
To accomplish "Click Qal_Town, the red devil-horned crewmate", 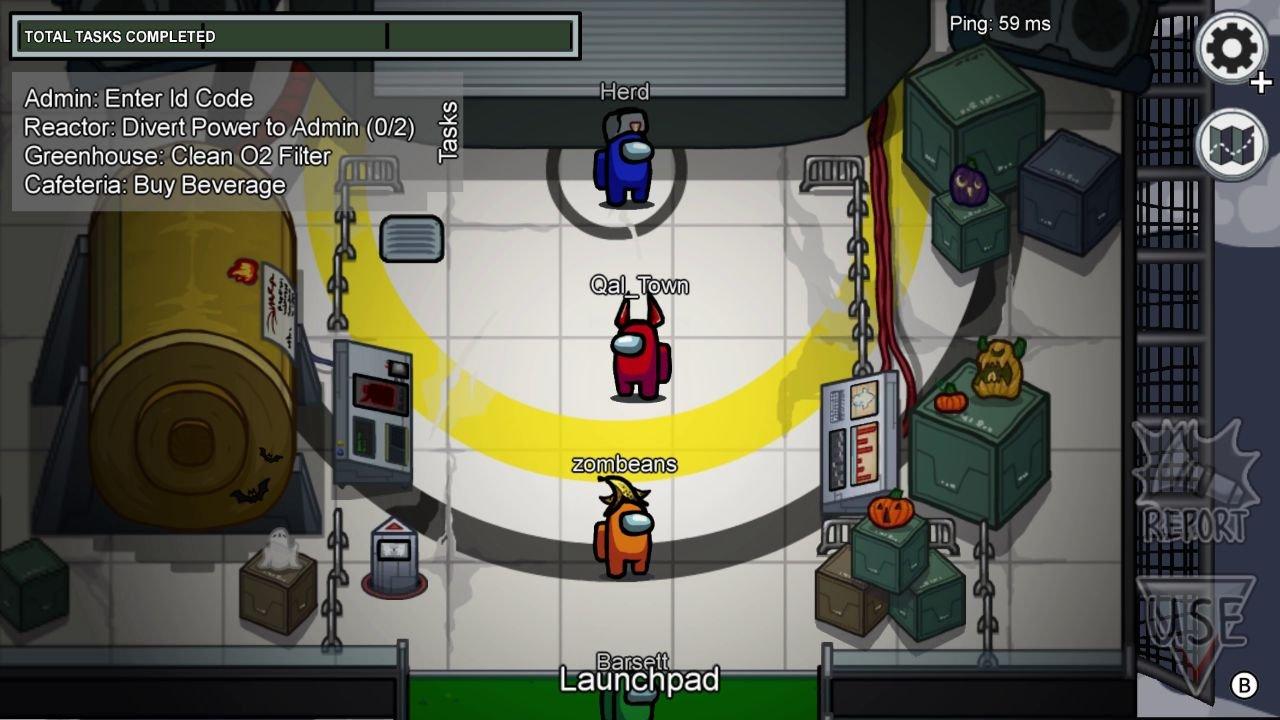I will coord(638,355).
